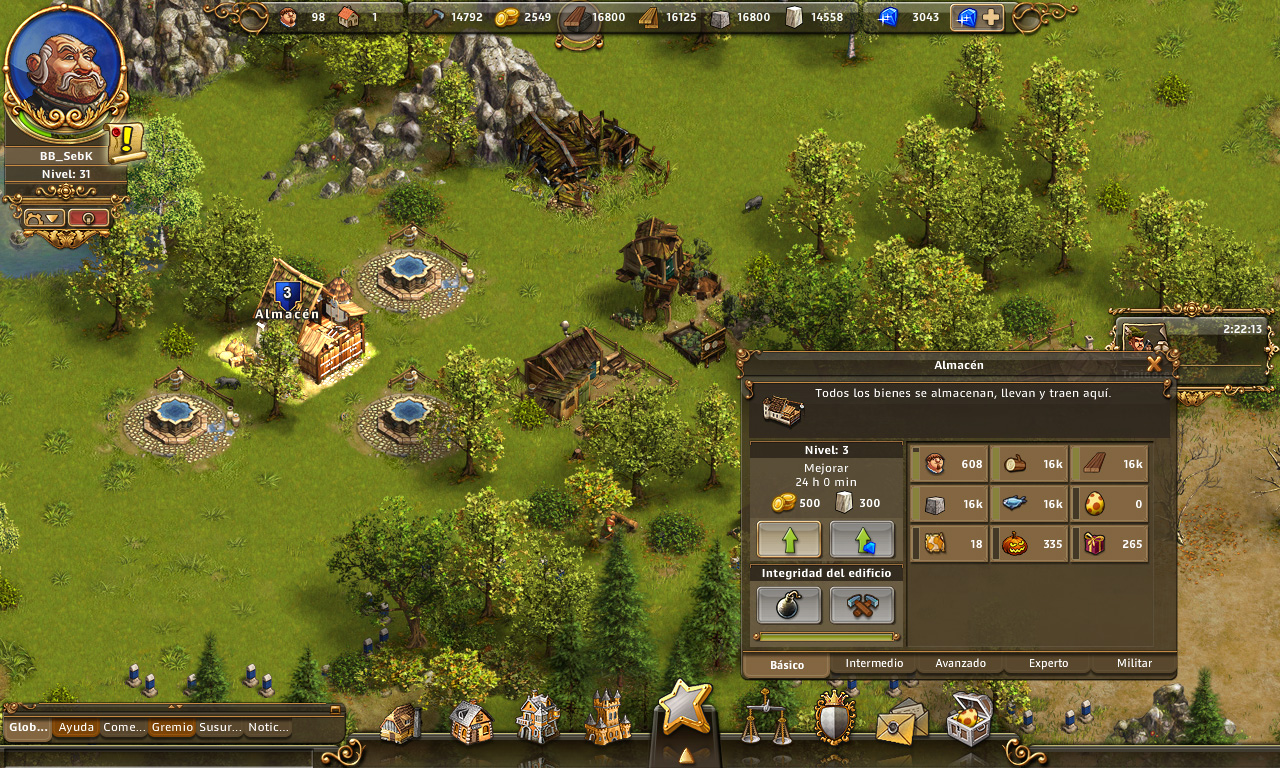Open the Avanzado resources tab
The width and height of the screenshot is (1280, 768).
(x=960, y=663)
